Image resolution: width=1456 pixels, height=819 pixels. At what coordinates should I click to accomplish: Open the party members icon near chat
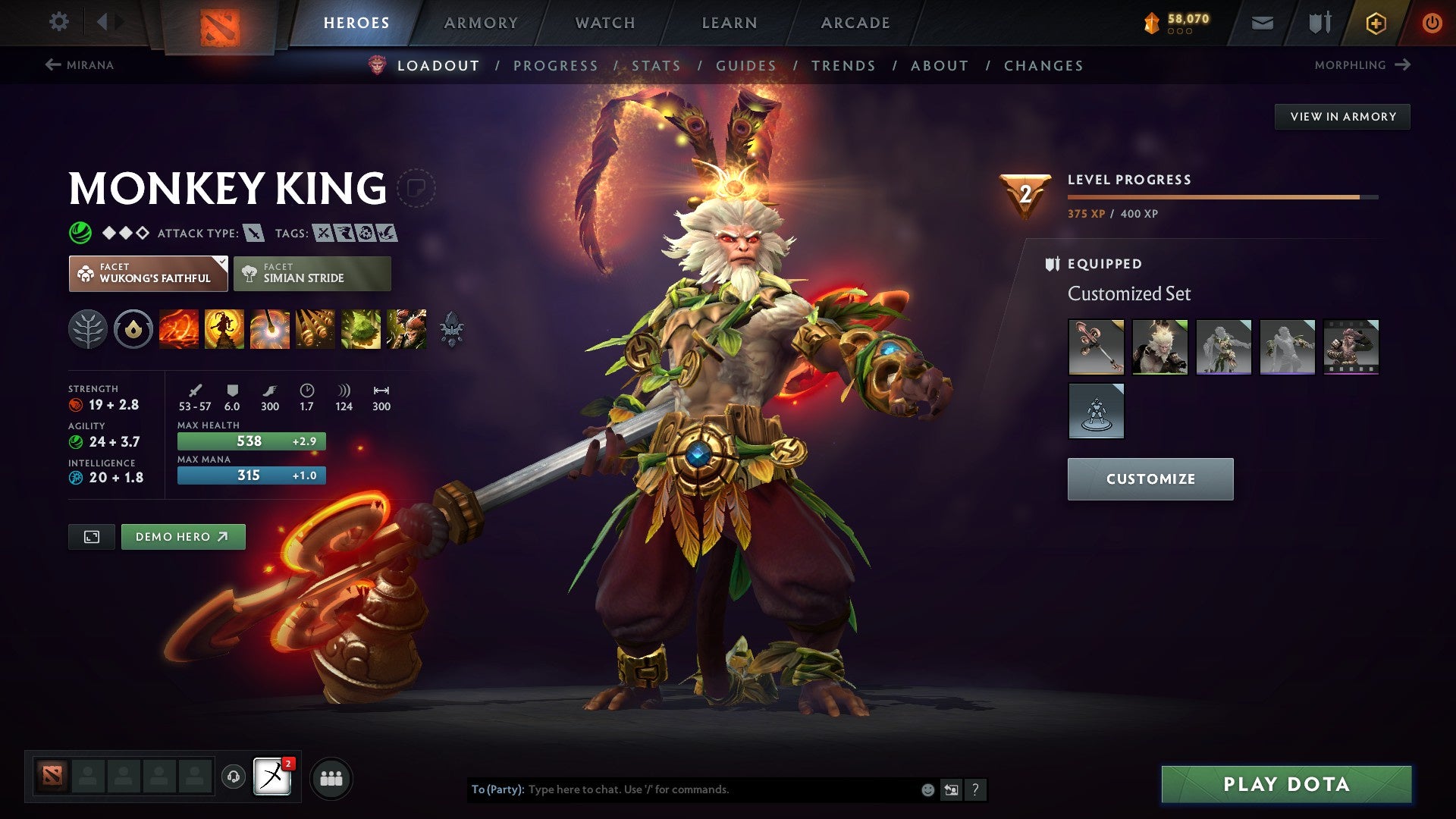click(331, 777)
